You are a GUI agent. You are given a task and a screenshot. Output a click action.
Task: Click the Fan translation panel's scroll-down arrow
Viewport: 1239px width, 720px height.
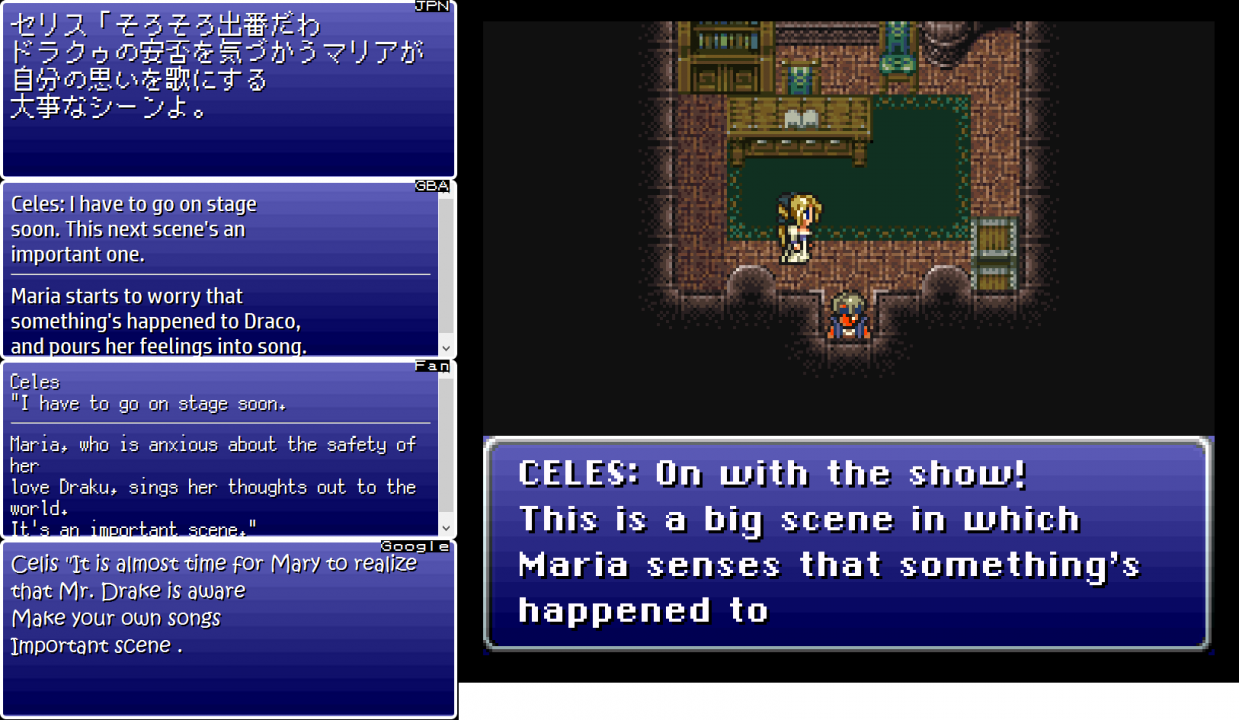(x=446, y=529)
